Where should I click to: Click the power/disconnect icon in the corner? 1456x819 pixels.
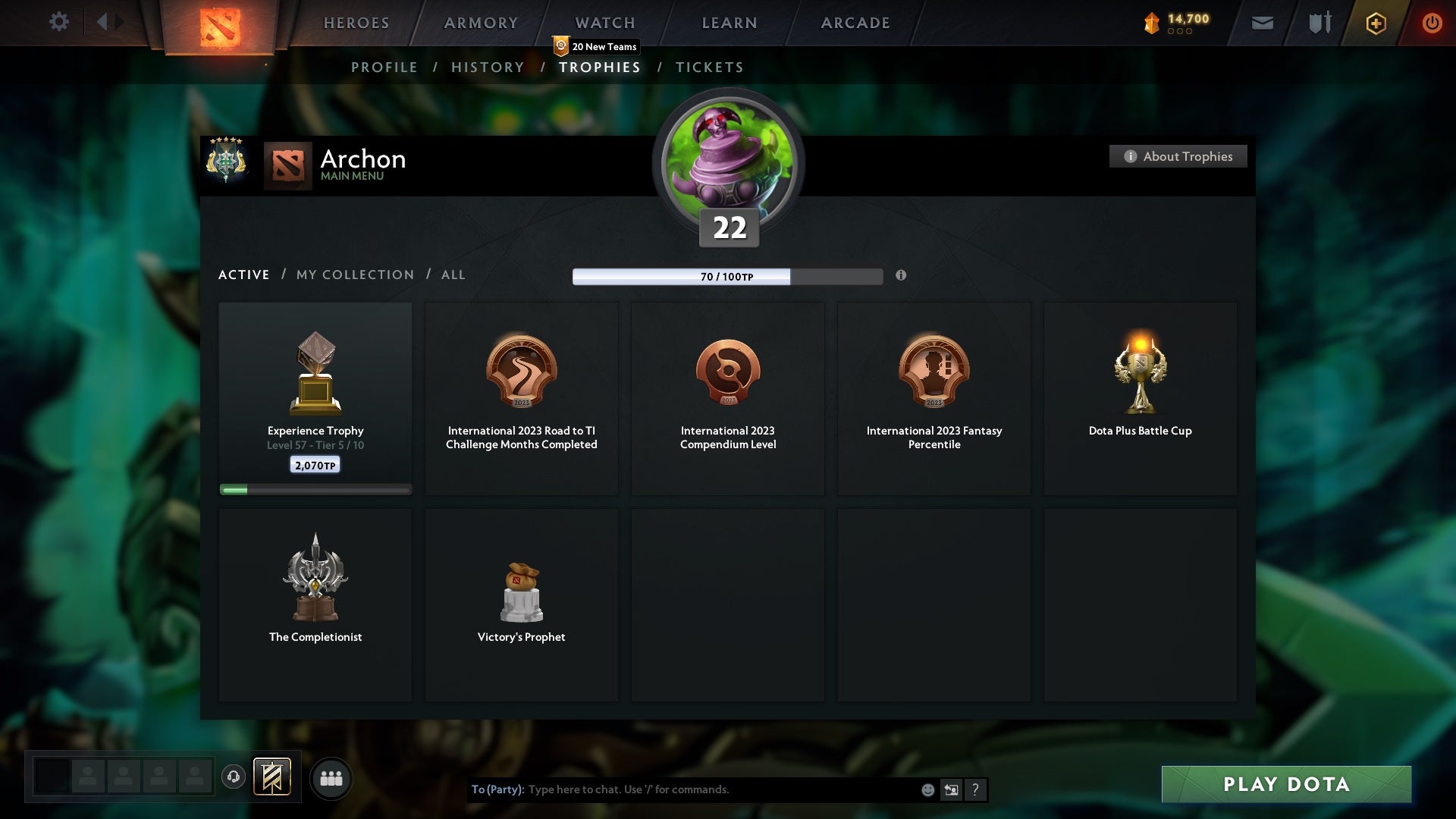(x=1432, y=23)
